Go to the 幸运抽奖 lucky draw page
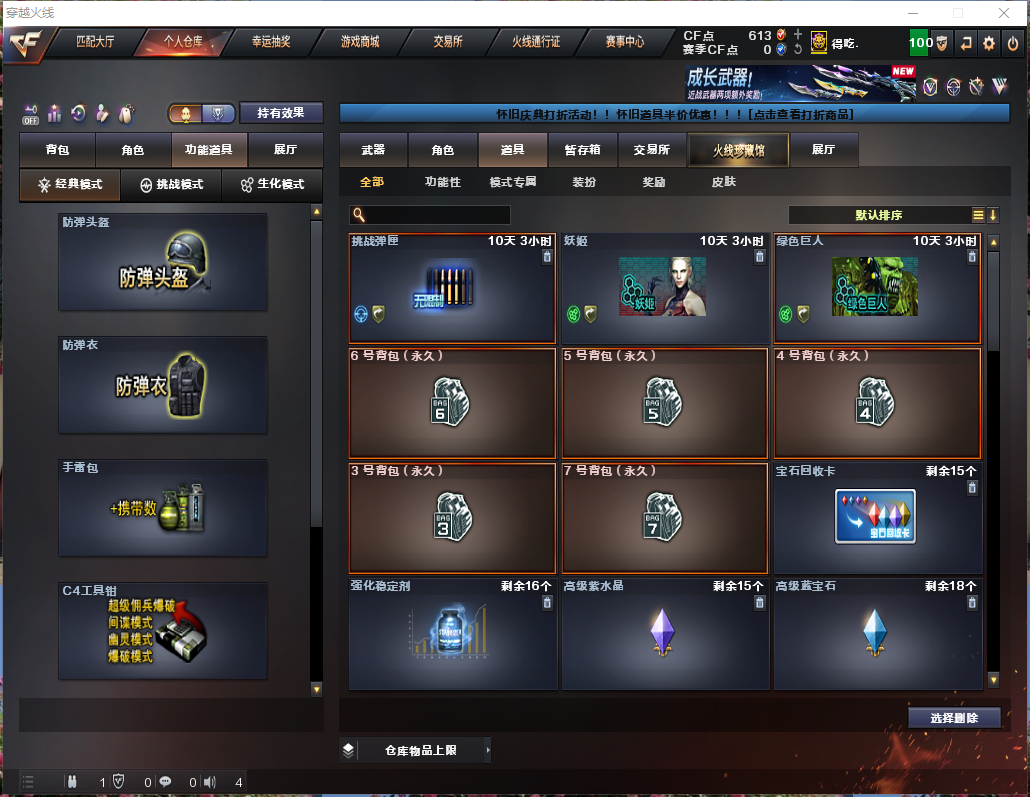This screenshot has height=797, width=1030. (271, 42)
